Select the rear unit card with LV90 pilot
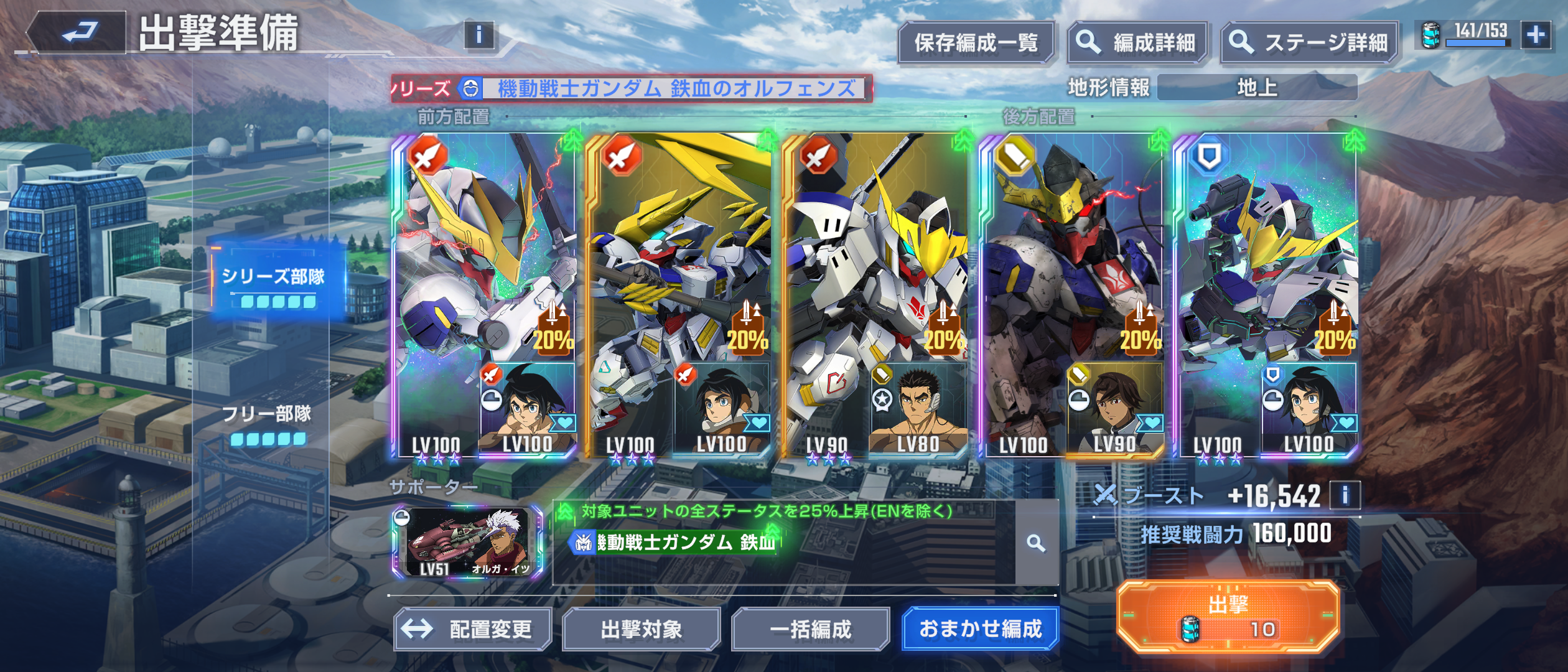Viewport: 1568px width, 672px height. [1071, 296]
